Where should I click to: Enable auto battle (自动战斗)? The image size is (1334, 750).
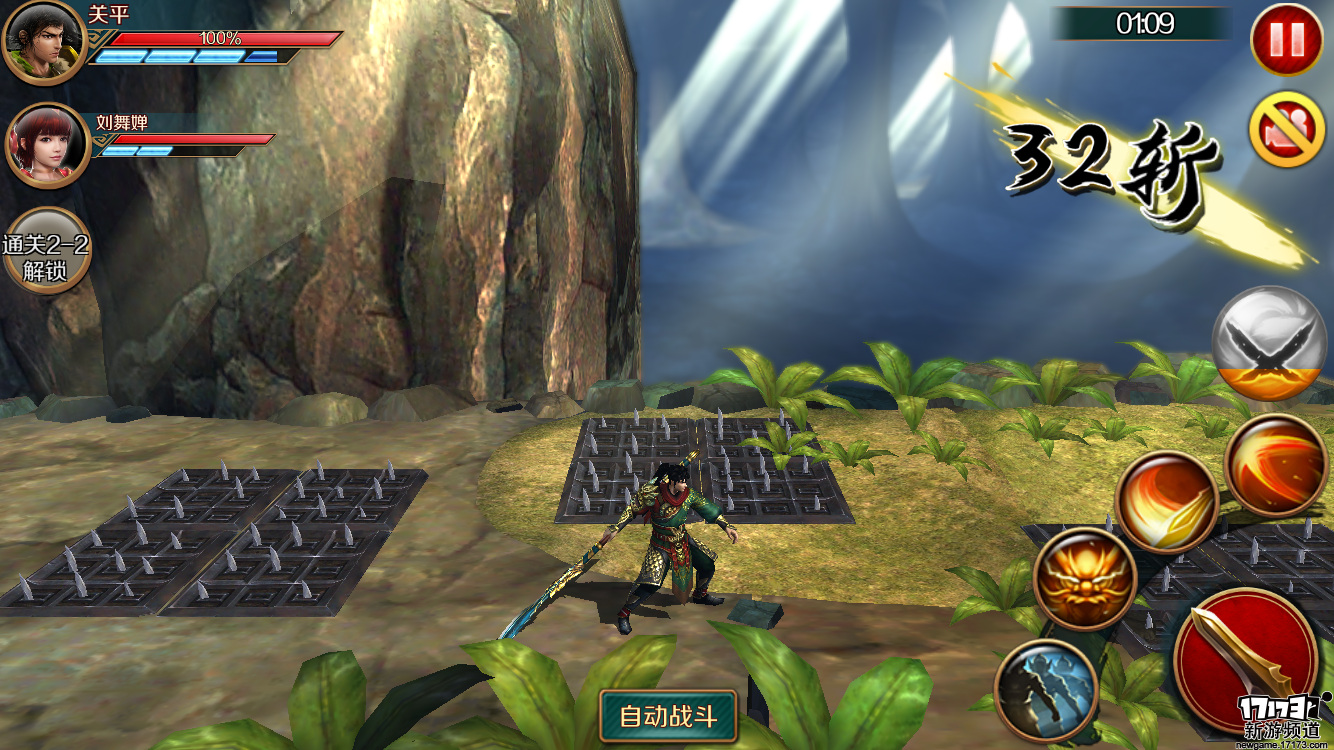(668, 715)
